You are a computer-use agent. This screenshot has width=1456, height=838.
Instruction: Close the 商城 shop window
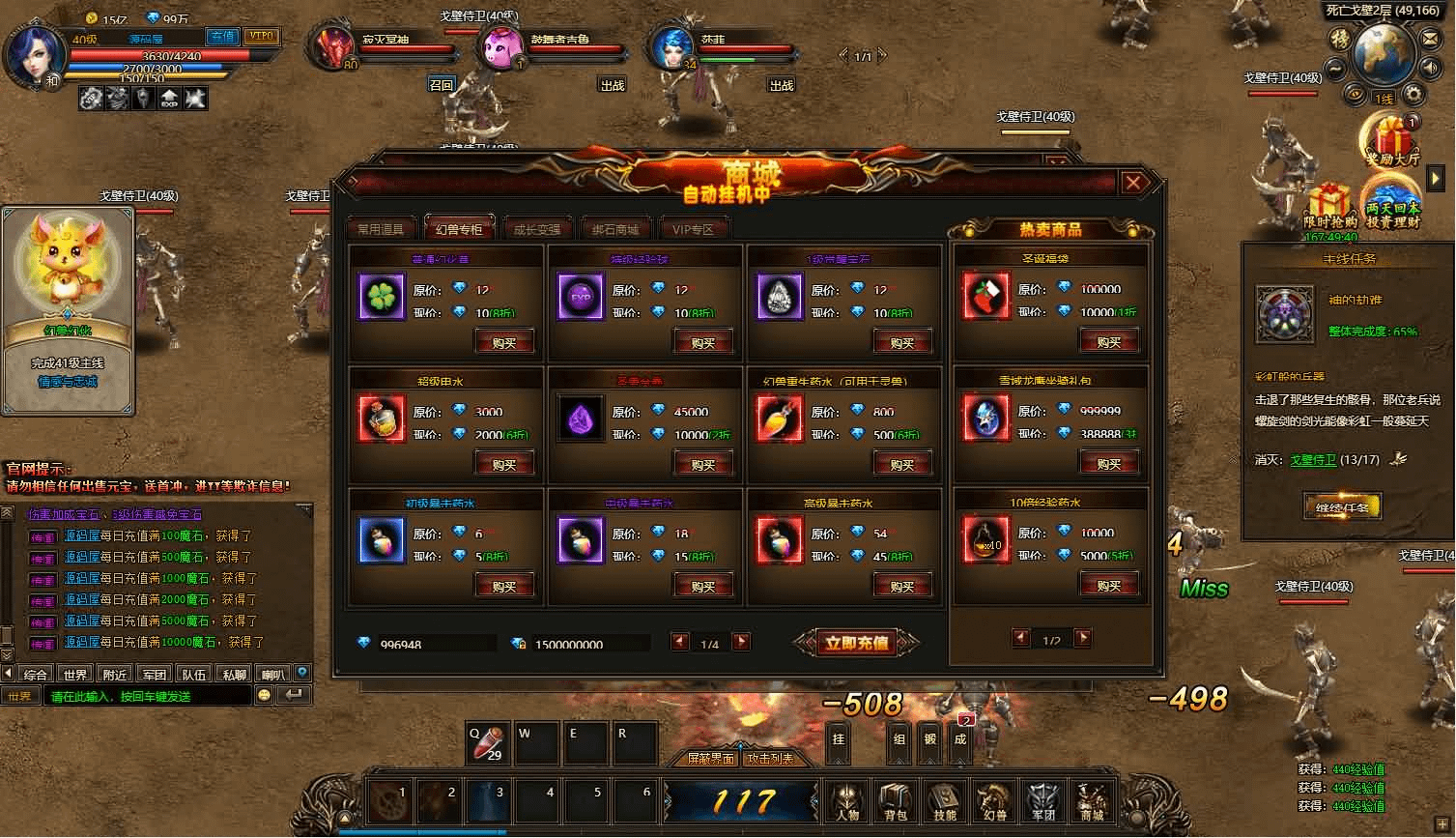[x=1133, y=182]
